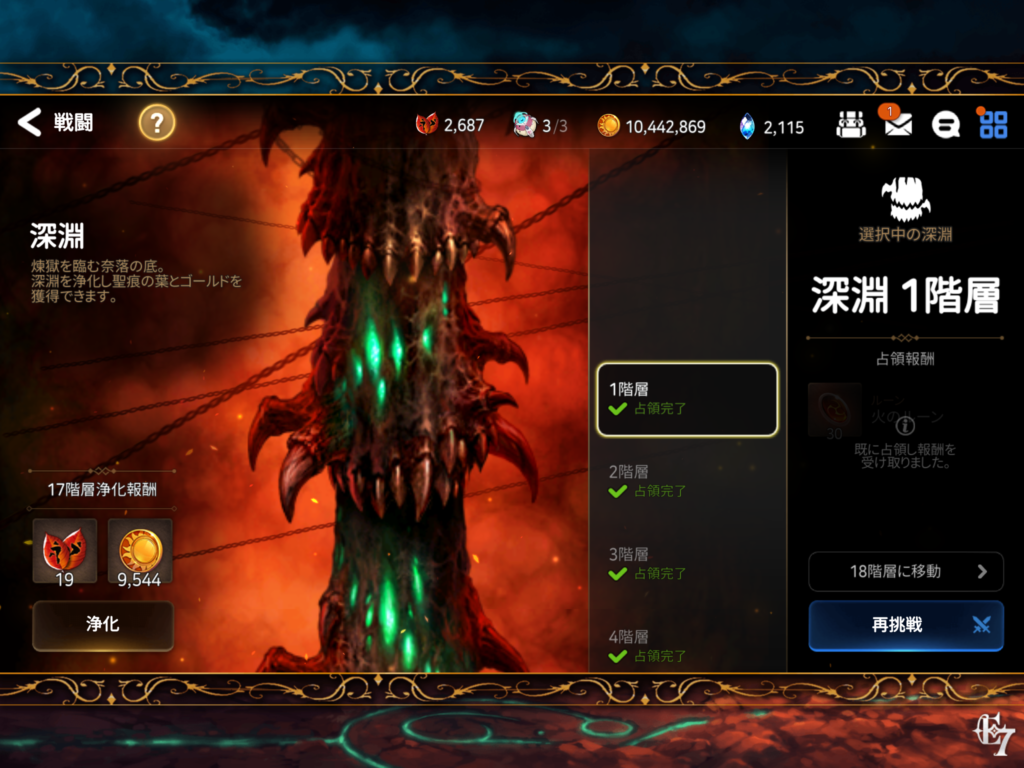
Task: Inspect the gold purification reward tile
Action: tap(140, 550)
